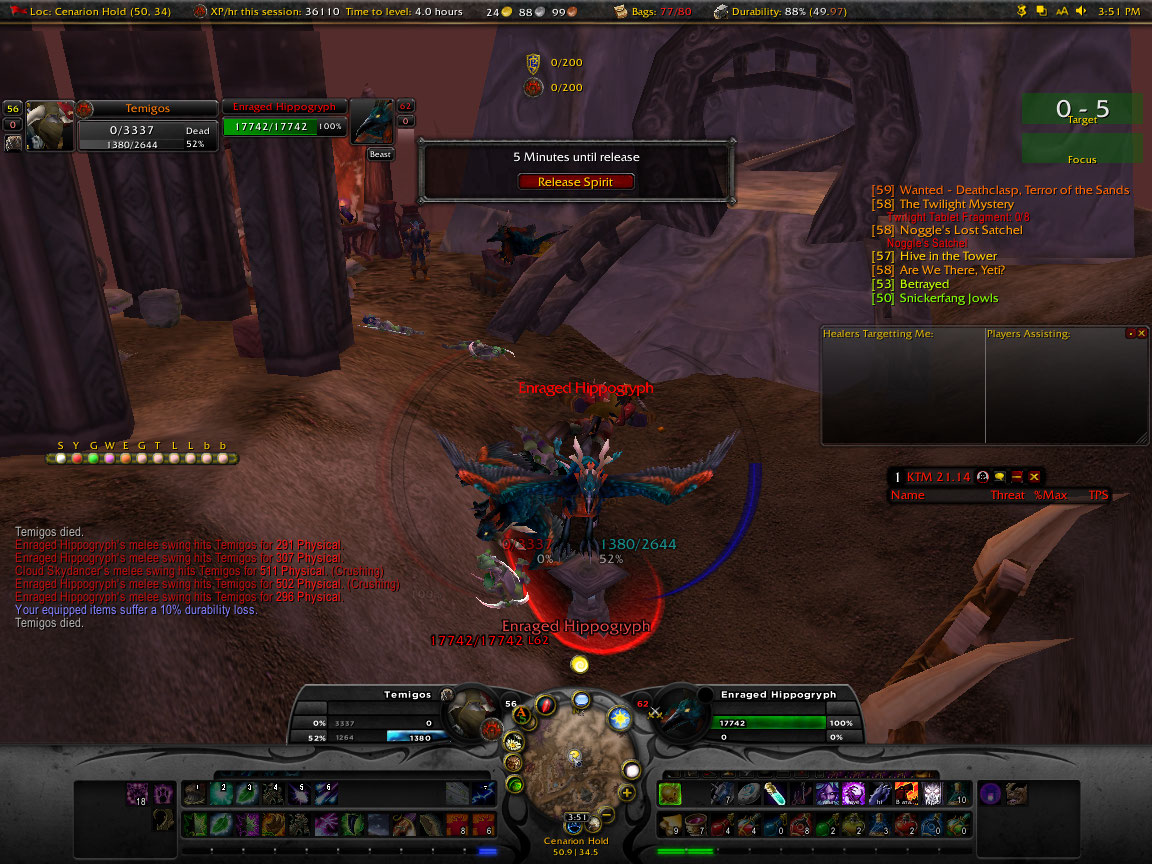Click the Release Spirit button
This screenshot has height=864, width=1152.
(574, 182)
